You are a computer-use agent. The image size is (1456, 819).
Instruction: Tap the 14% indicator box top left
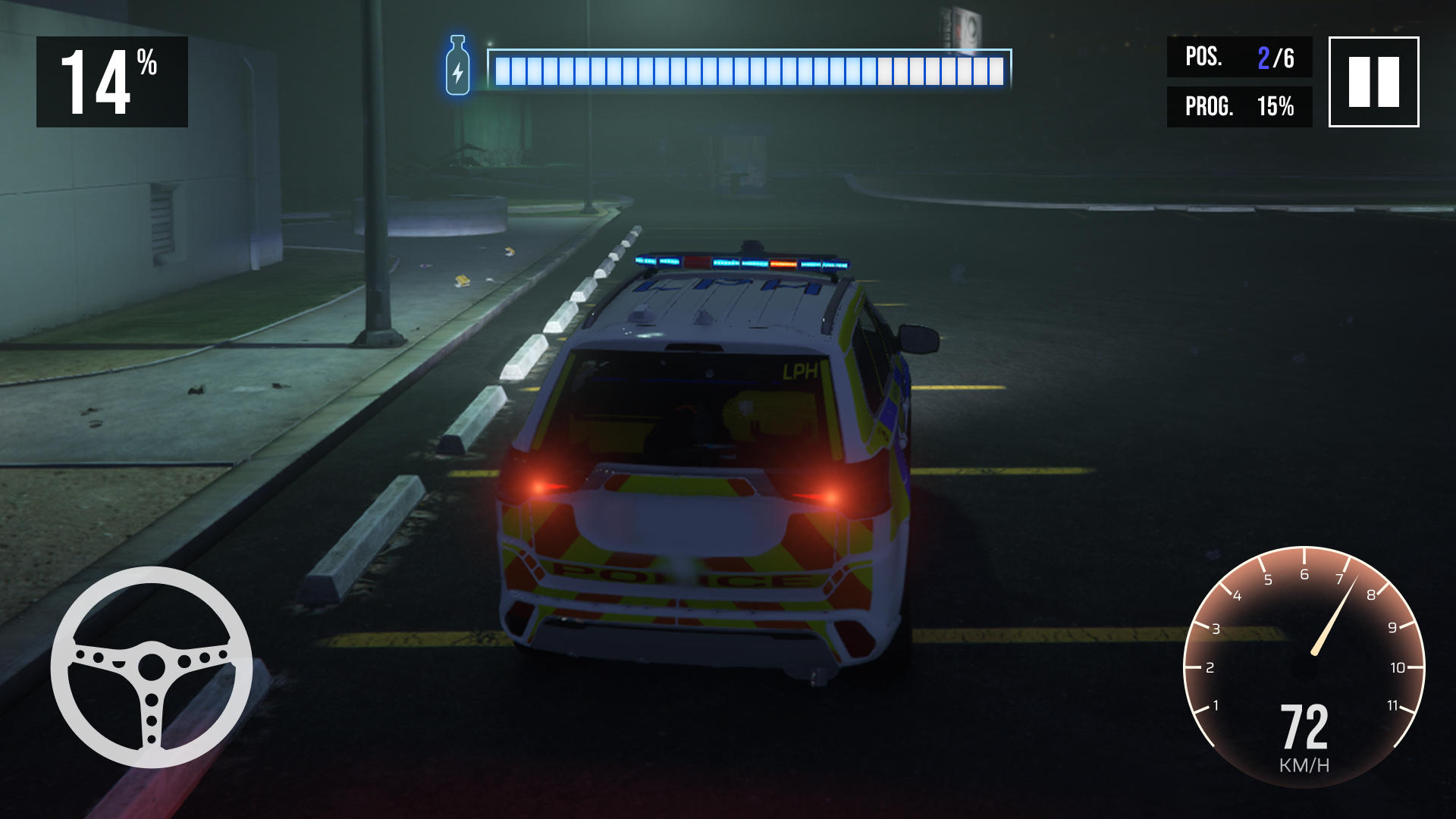coord(112,82)
